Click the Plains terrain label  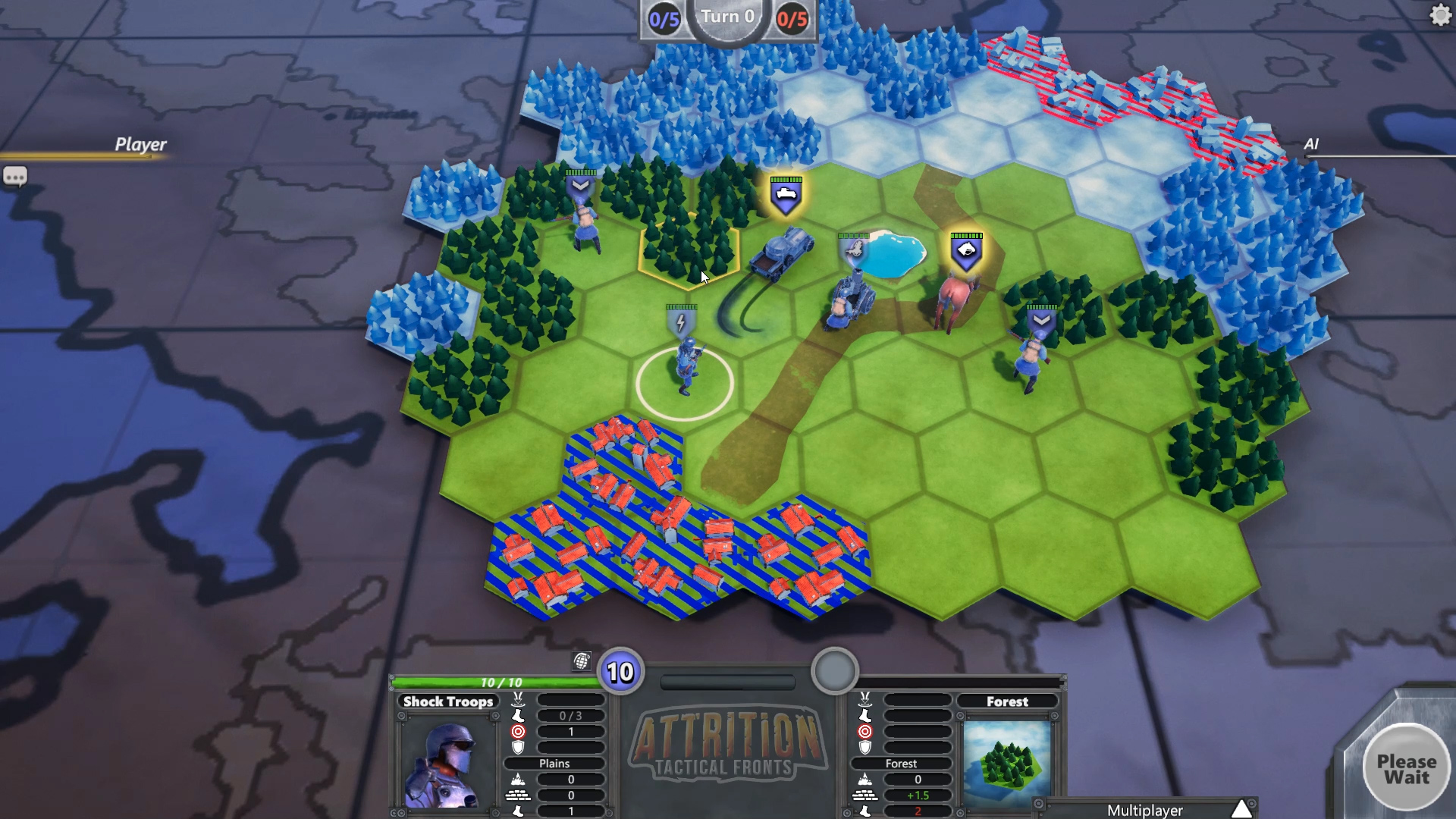point(554,764)
